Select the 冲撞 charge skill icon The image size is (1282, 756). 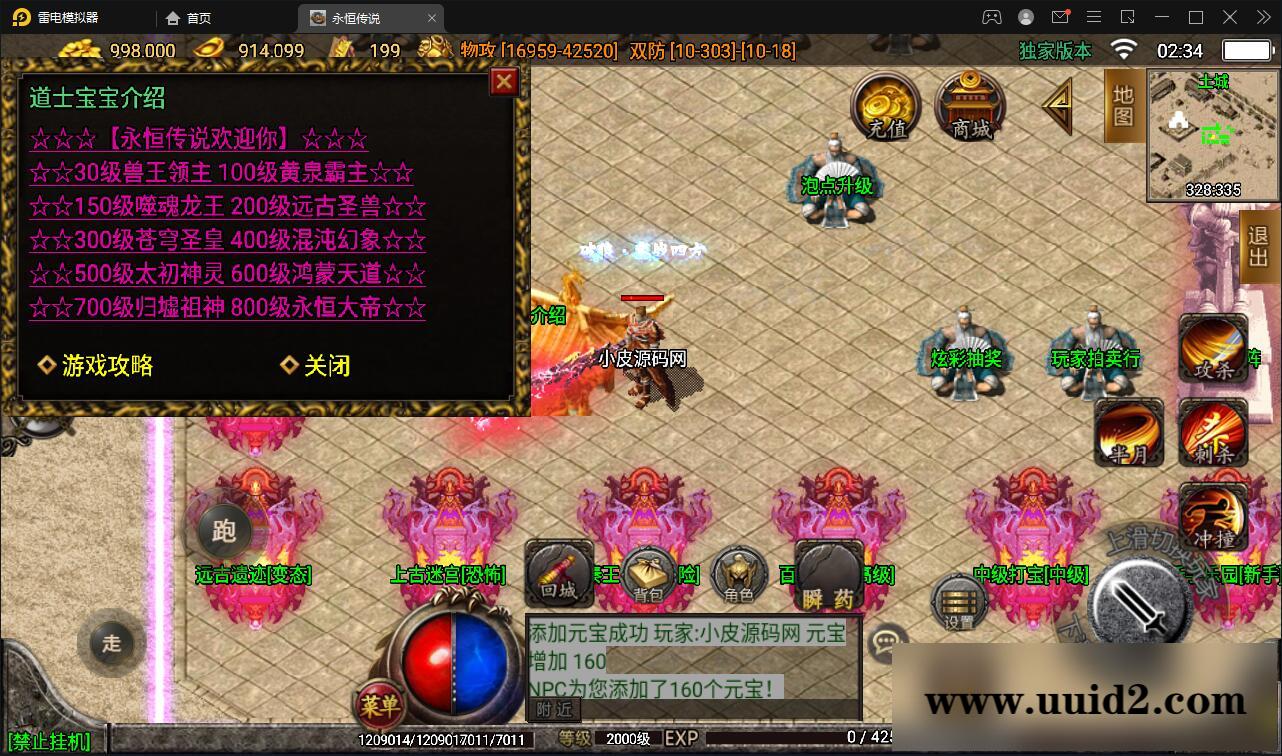[1213, 515]
